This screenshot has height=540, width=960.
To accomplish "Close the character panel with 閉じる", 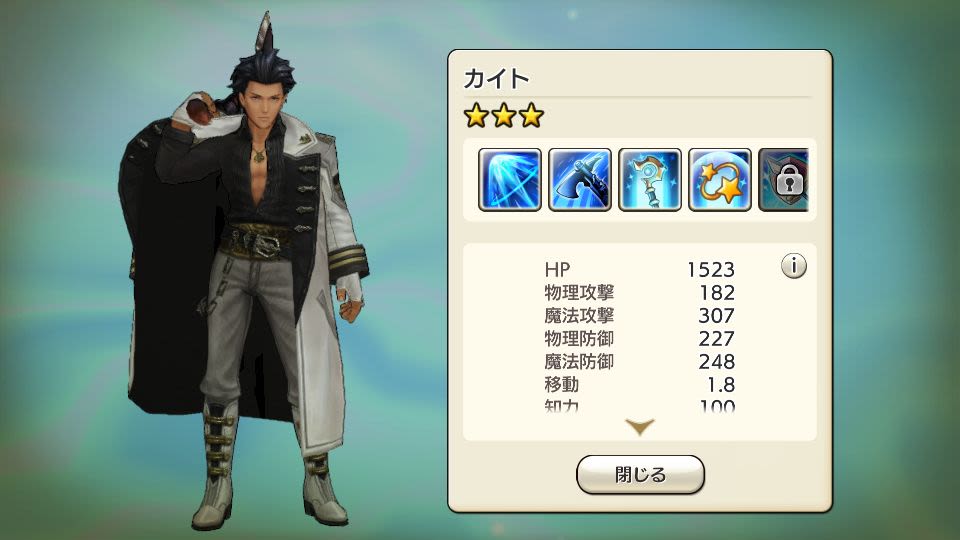I will coord(640,475).
